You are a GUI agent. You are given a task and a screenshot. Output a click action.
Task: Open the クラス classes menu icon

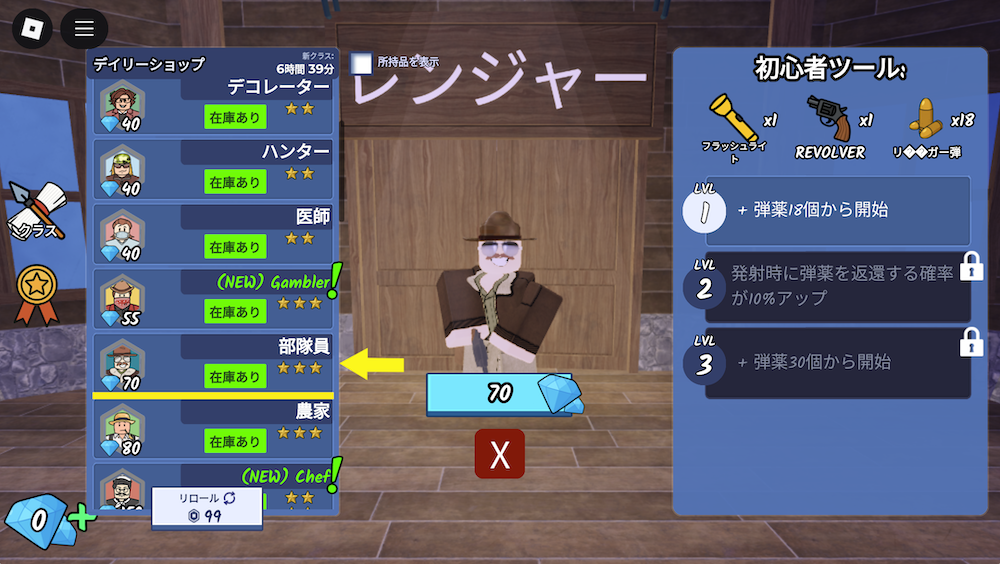coord(36,210)
